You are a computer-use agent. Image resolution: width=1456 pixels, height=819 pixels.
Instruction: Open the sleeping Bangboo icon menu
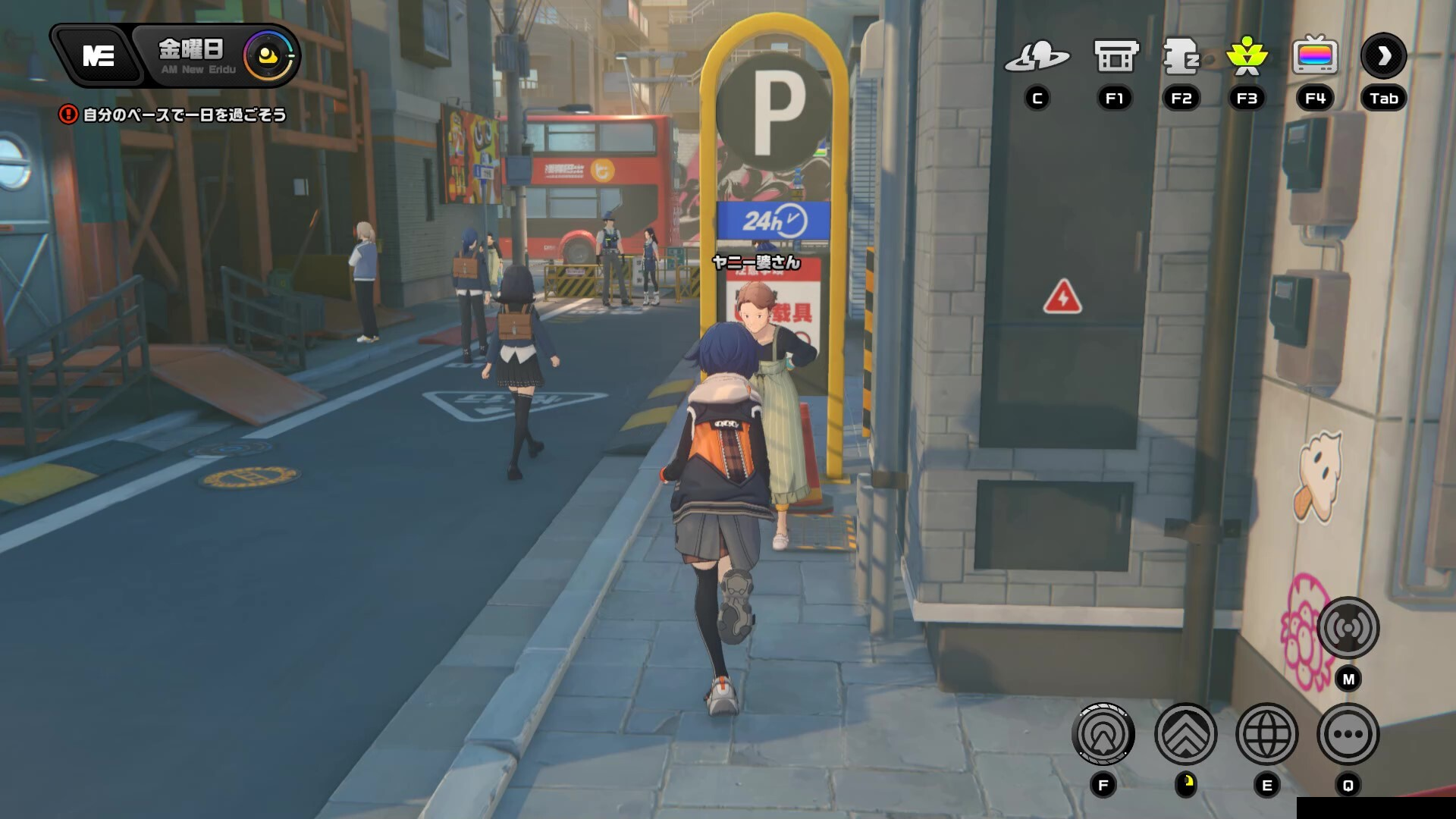point(1181,56)
